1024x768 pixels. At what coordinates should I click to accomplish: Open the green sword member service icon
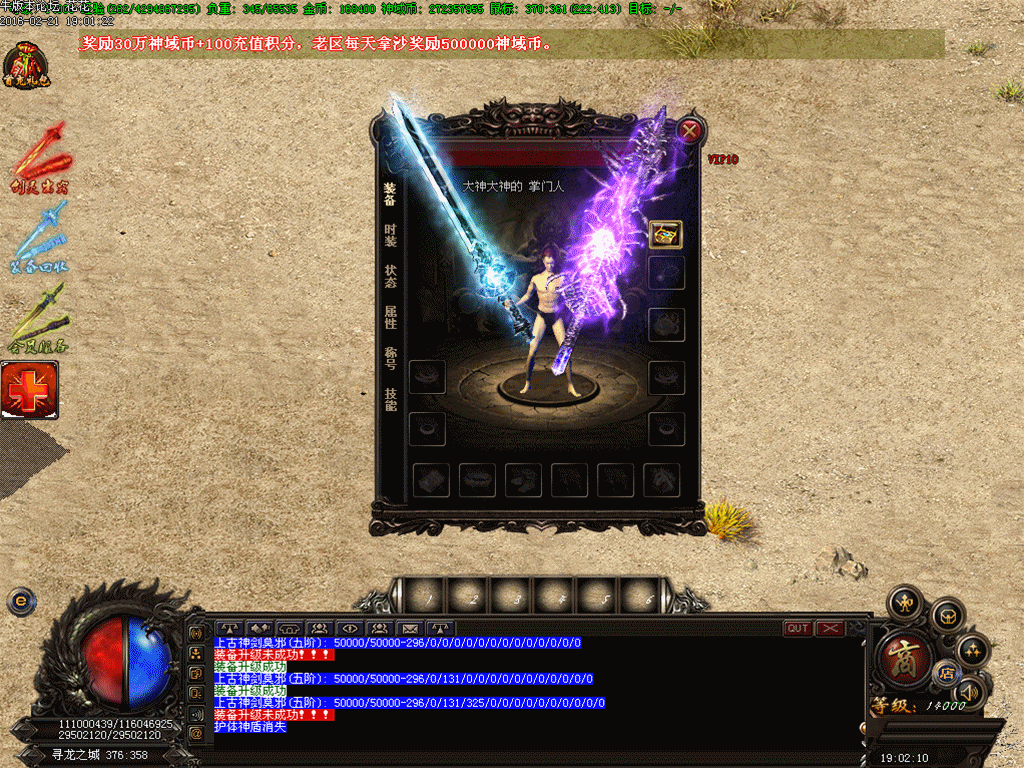click(x=40, y=318)
